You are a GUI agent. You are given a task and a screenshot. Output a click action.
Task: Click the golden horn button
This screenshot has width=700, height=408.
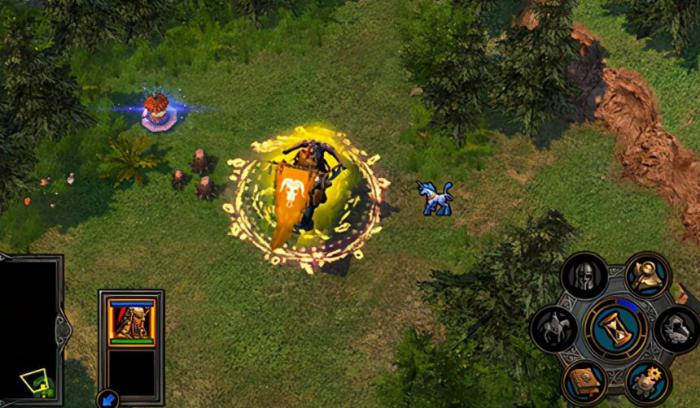pyautogui.click(x=647, y=275)
